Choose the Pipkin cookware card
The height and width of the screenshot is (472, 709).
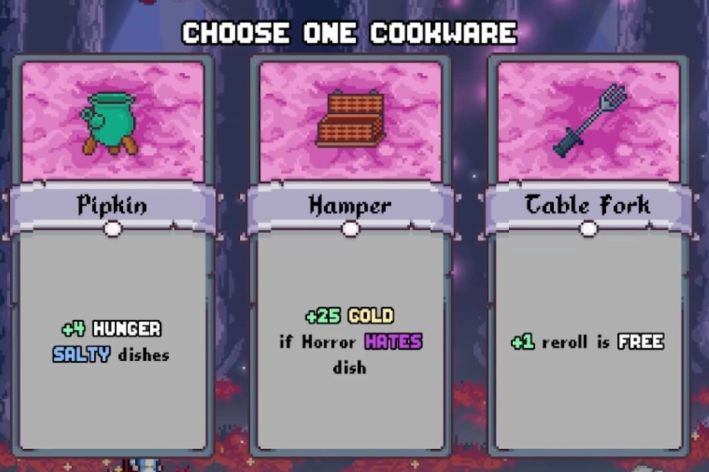click(x=112, y=255)
